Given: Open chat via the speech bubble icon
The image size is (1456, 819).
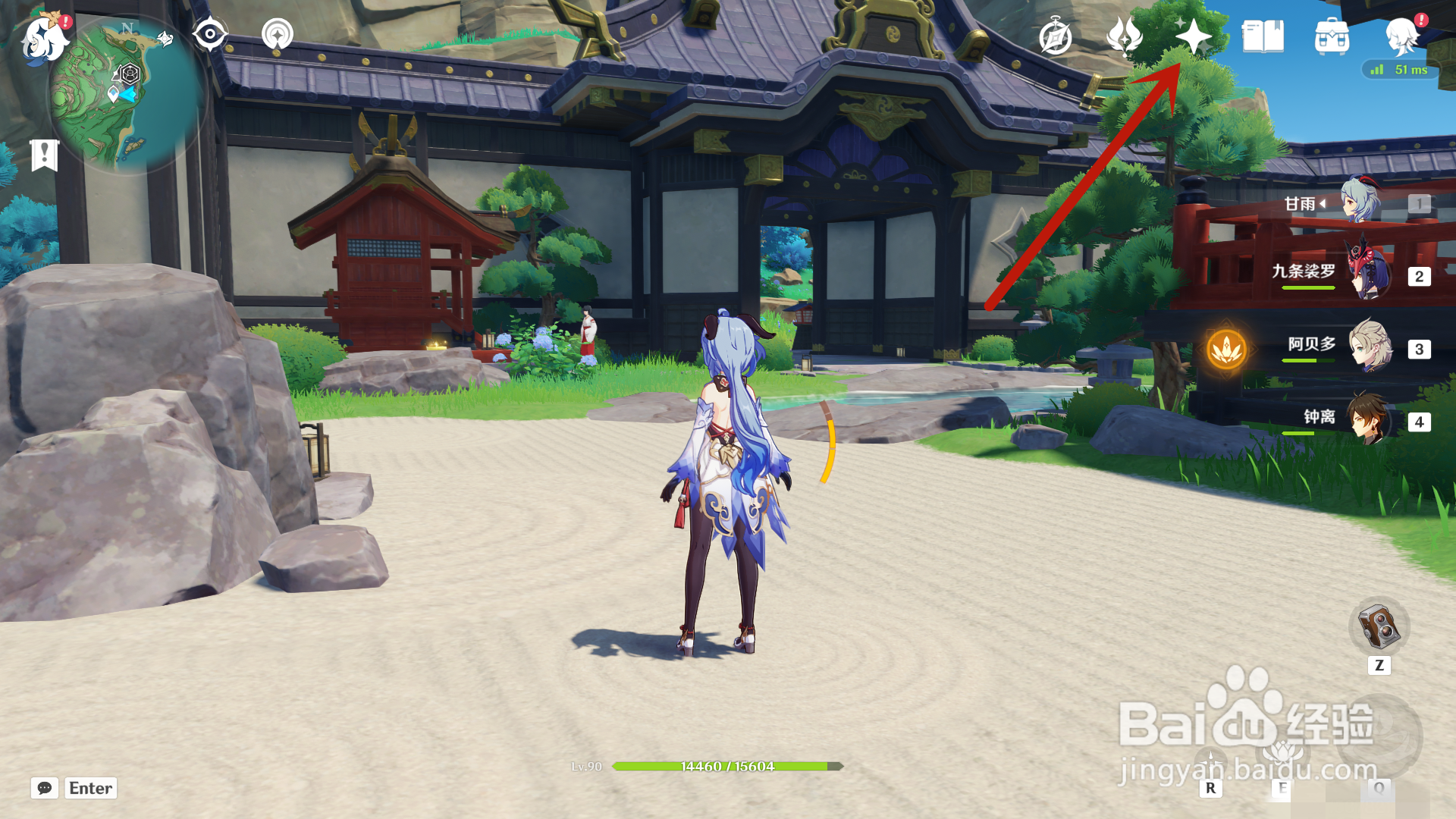Looking at the screenshot, I should (45, 789).
